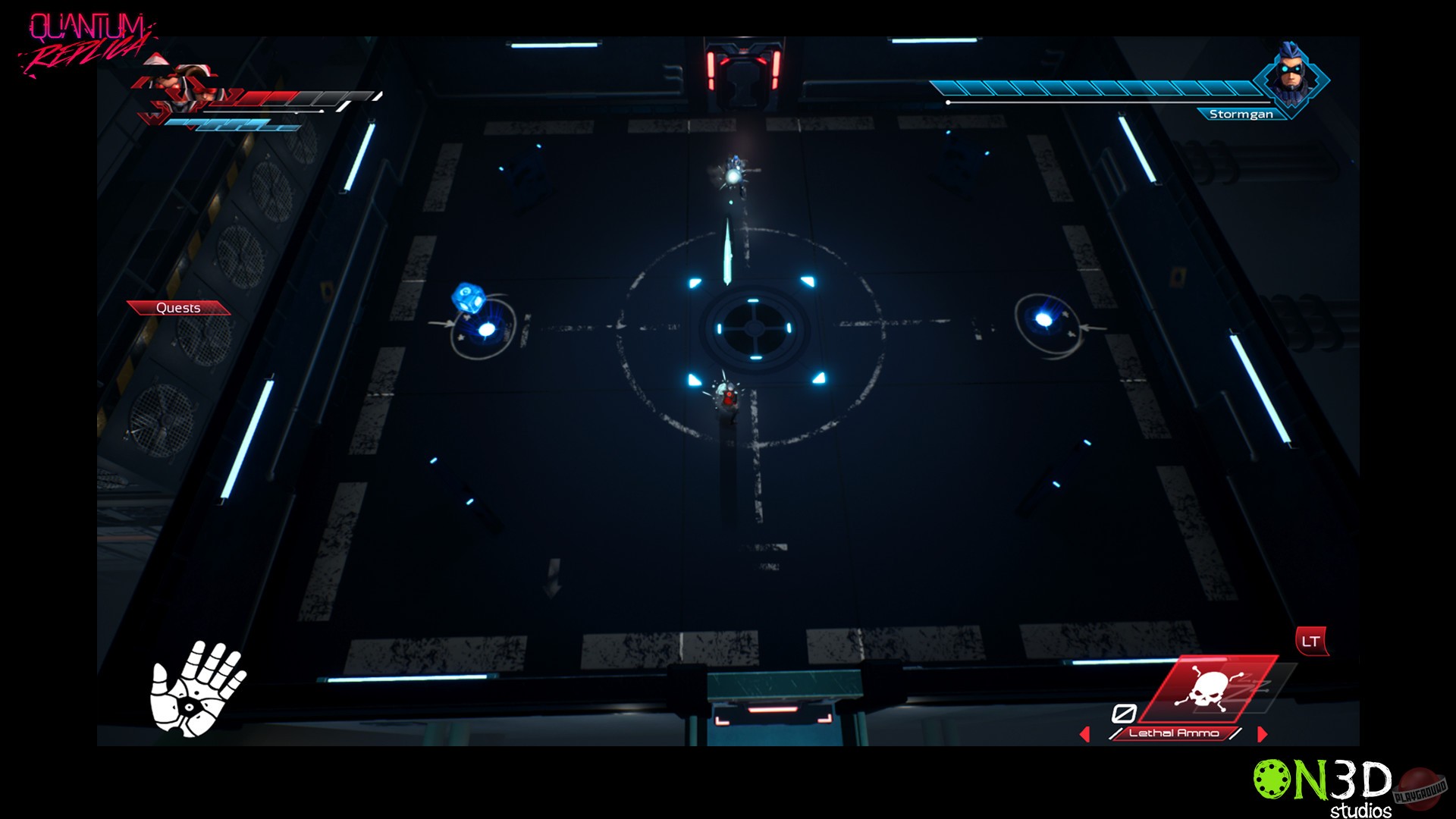Click Stormgan's portrait icon

click(x=1290, y=80)
